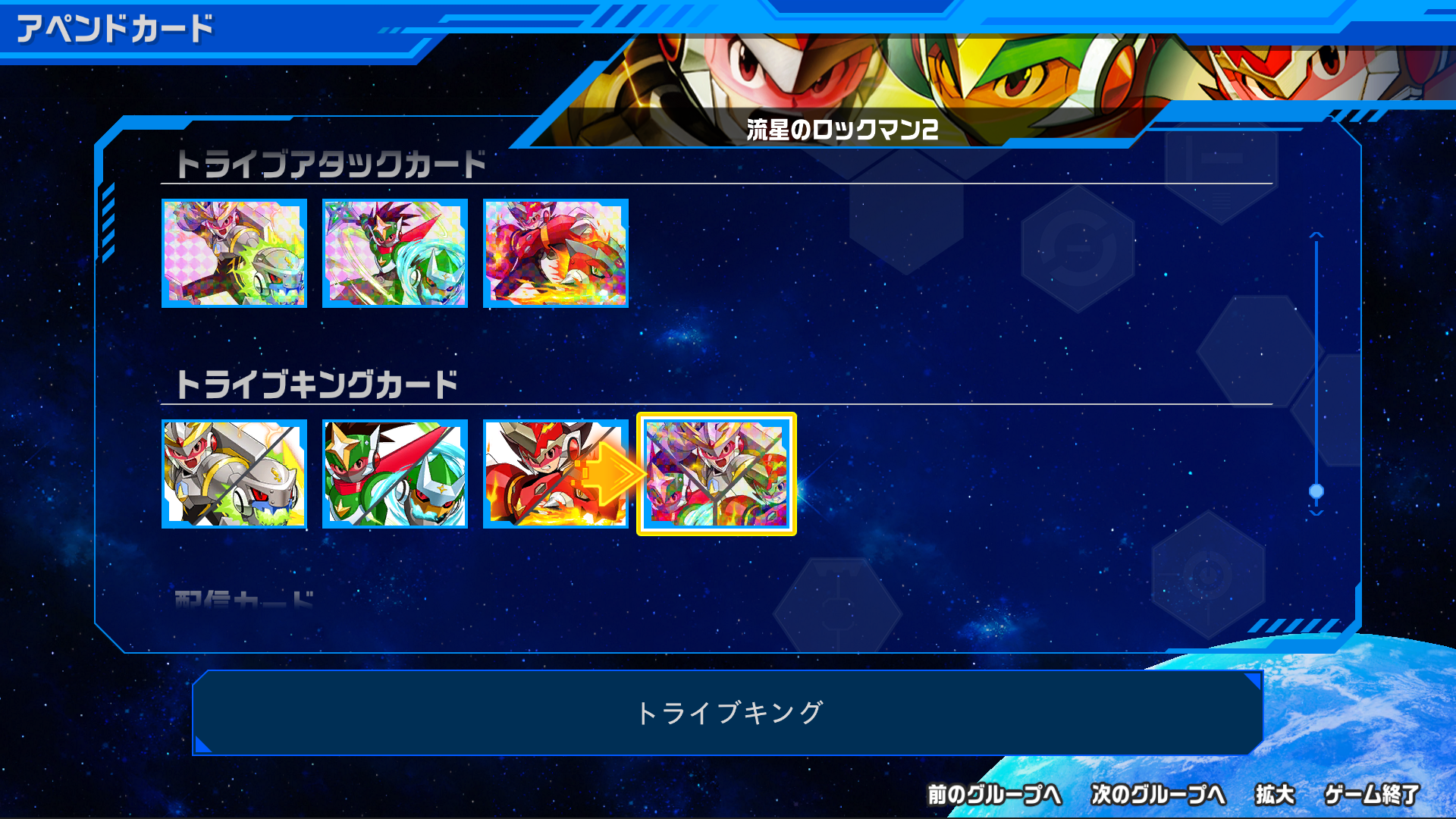Click ゲーム終了 to quit the game
This screenshot has height=819, width=1456.
1373,795
